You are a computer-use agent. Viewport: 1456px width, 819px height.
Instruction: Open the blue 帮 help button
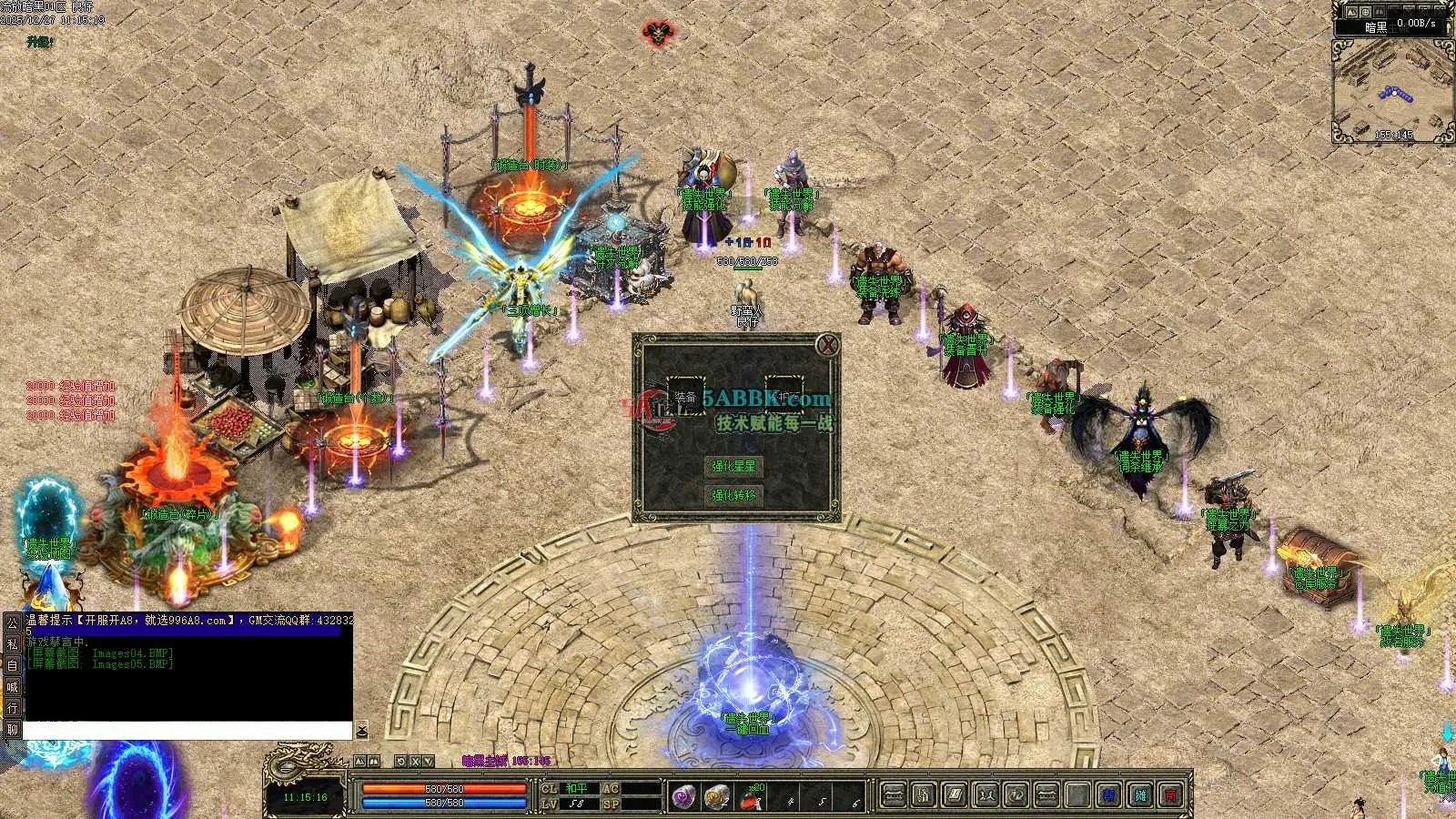click(x=1108, y=795)
